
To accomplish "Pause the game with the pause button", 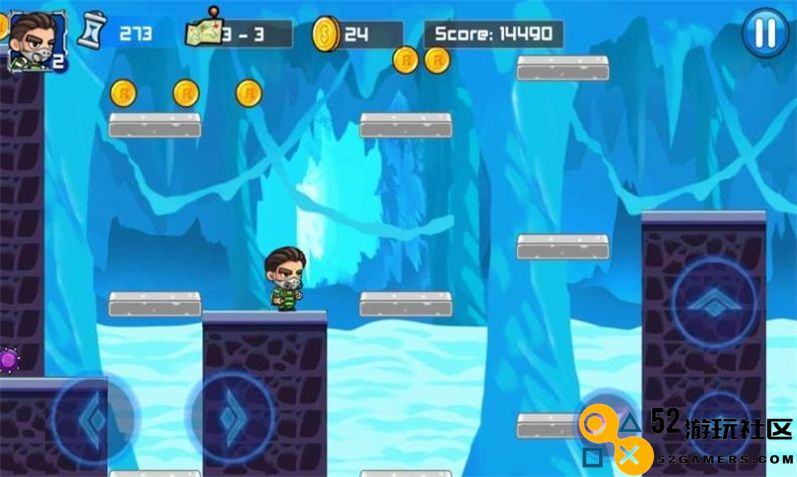I will click(765, 33).
